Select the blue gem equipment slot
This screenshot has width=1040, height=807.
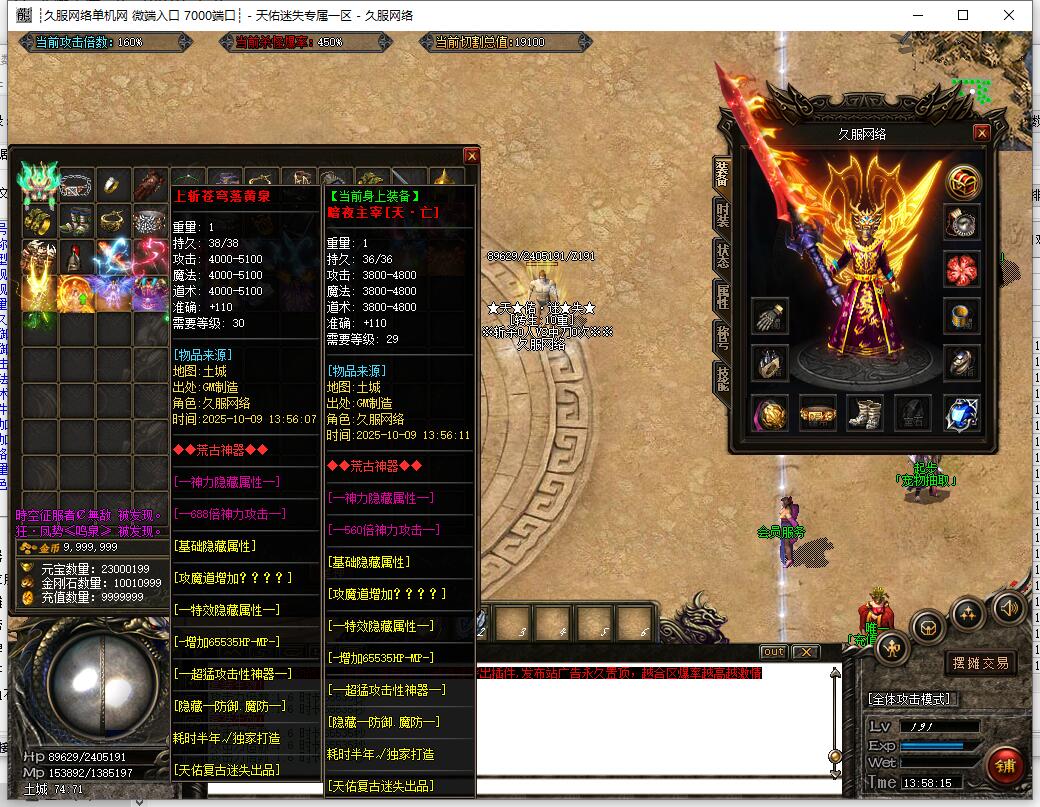pos(962,411)
